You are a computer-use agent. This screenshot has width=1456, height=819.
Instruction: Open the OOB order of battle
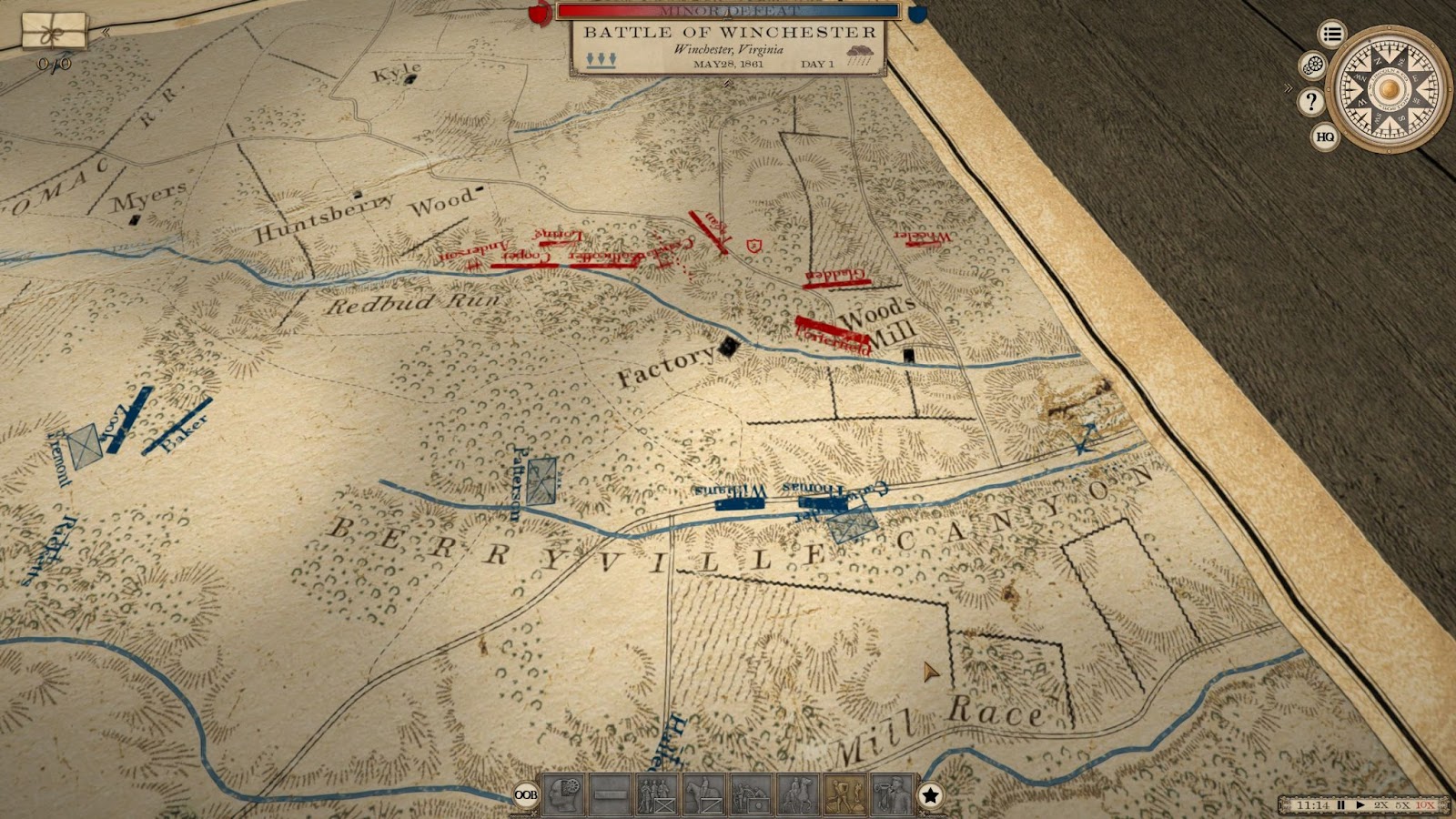click(525, 794)
